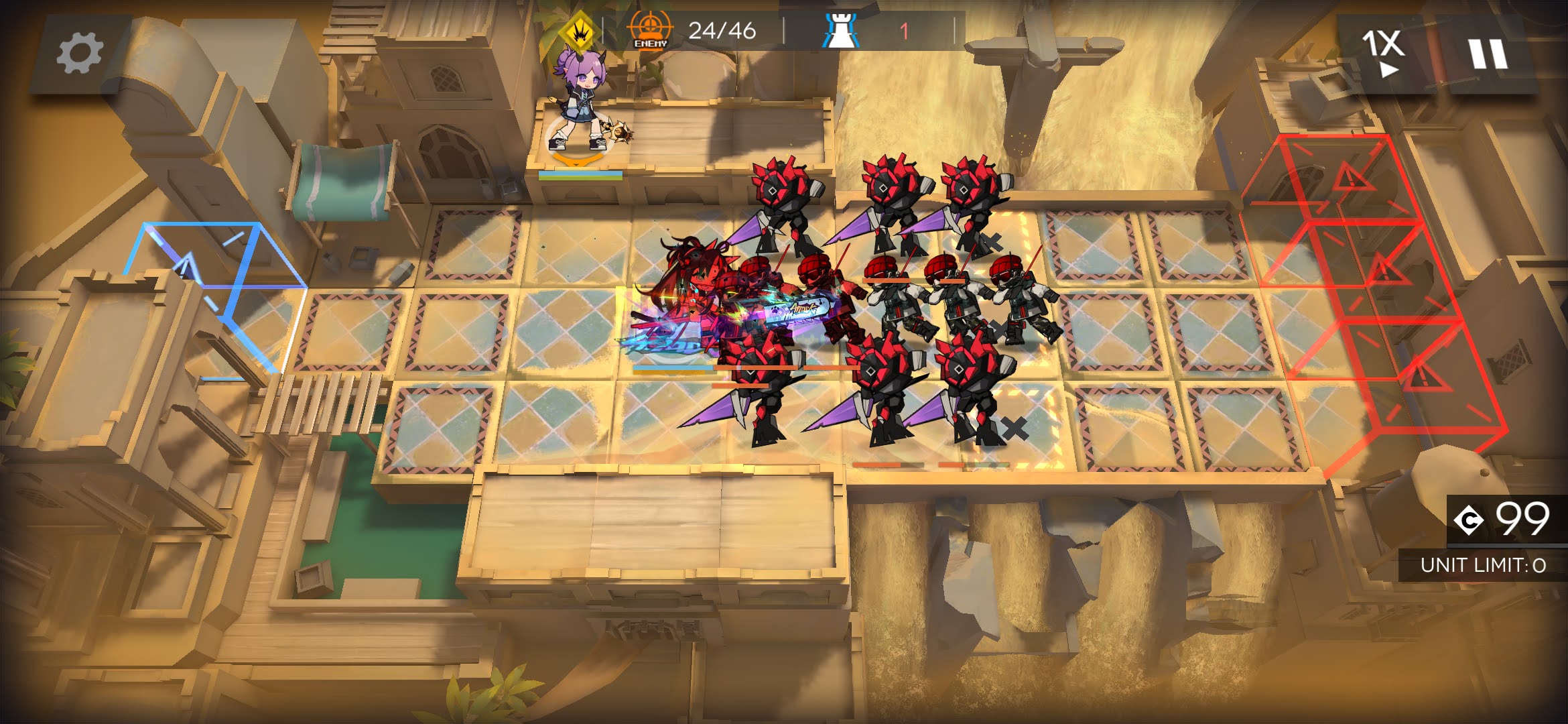Toggle the 1X game speed button

tap(1383, 52)
